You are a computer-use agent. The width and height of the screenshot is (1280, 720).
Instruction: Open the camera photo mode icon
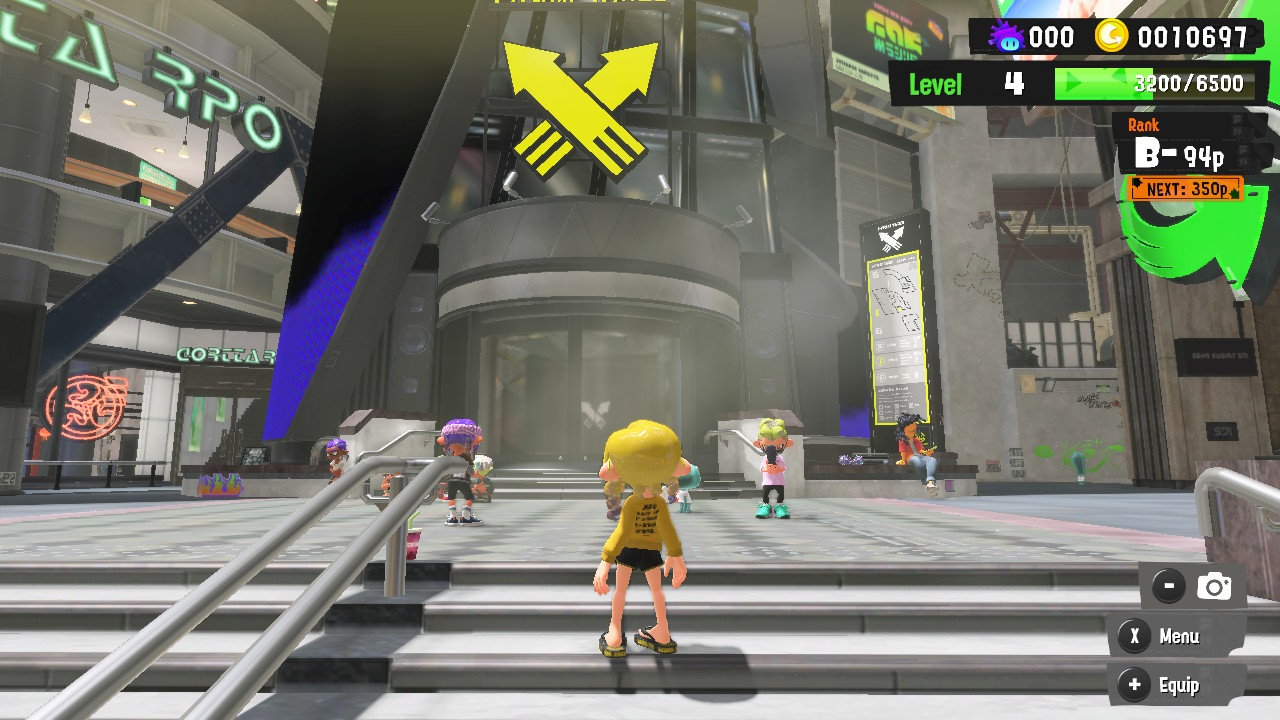pyautogui.click(x=1213, y=586)
